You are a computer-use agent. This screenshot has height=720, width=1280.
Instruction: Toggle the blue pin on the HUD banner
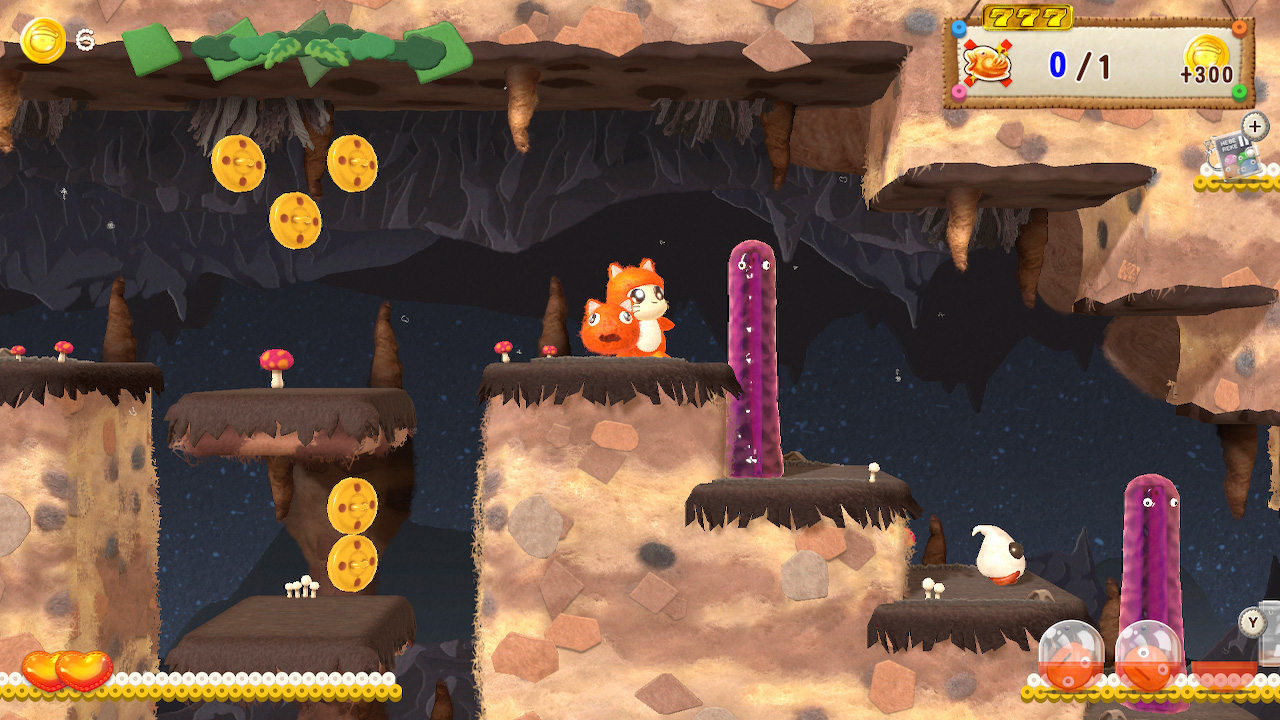pyautogui.click(x=958, y=28)
